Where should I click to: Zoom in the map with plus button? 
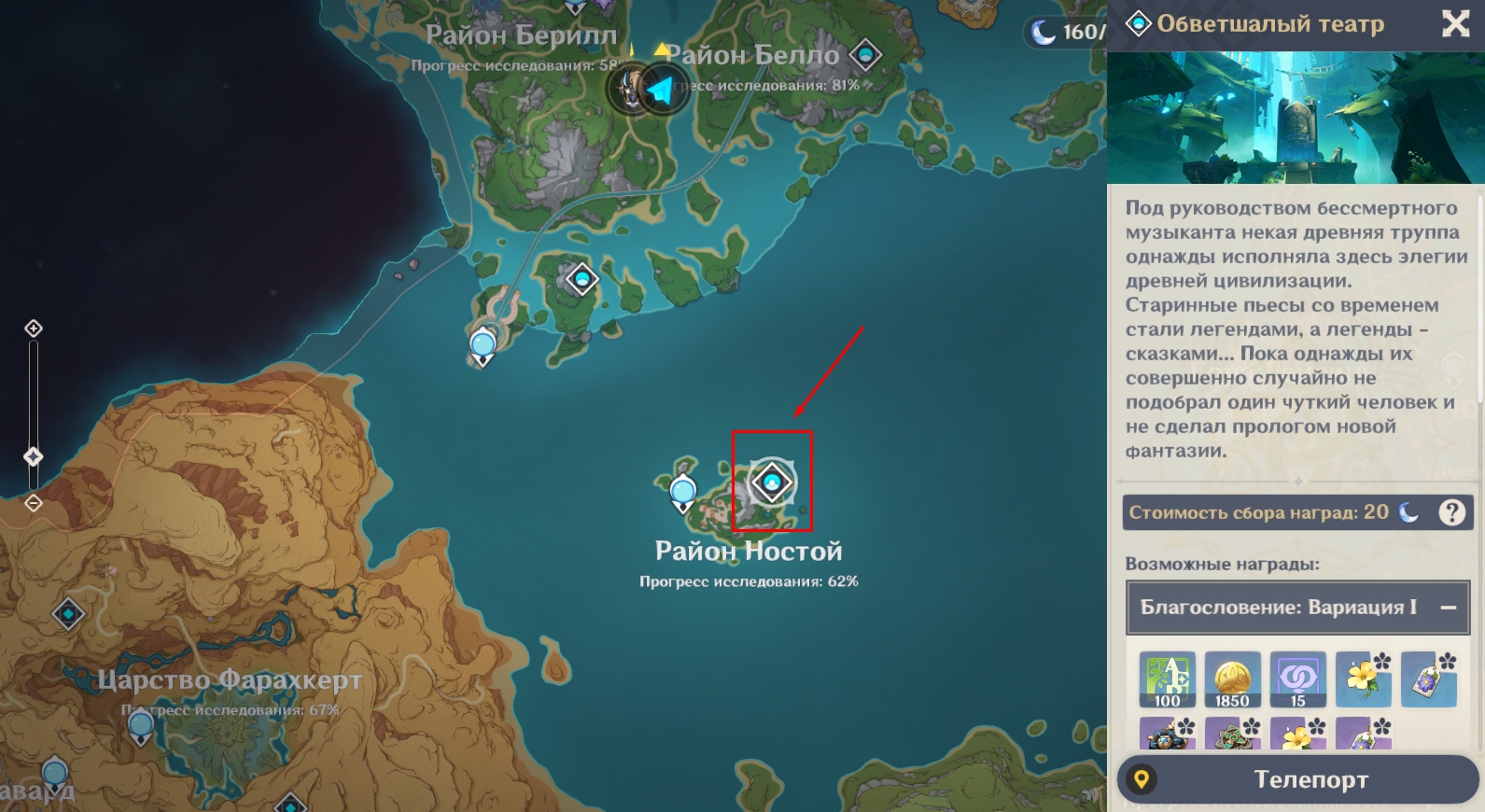[x=34, y=329]
